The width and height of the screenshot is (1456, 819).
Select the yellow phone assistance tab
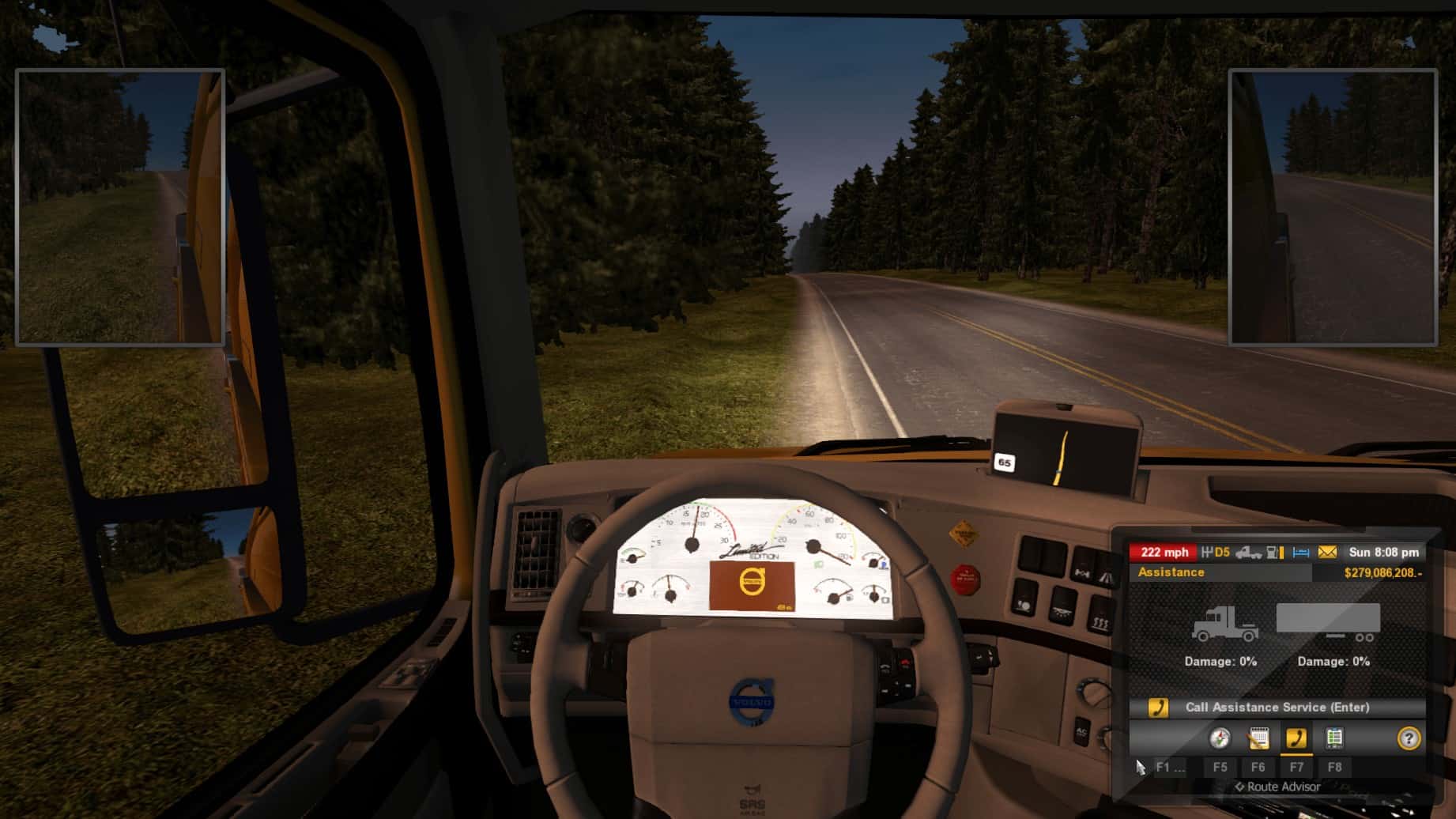[x=1296, y=738]
